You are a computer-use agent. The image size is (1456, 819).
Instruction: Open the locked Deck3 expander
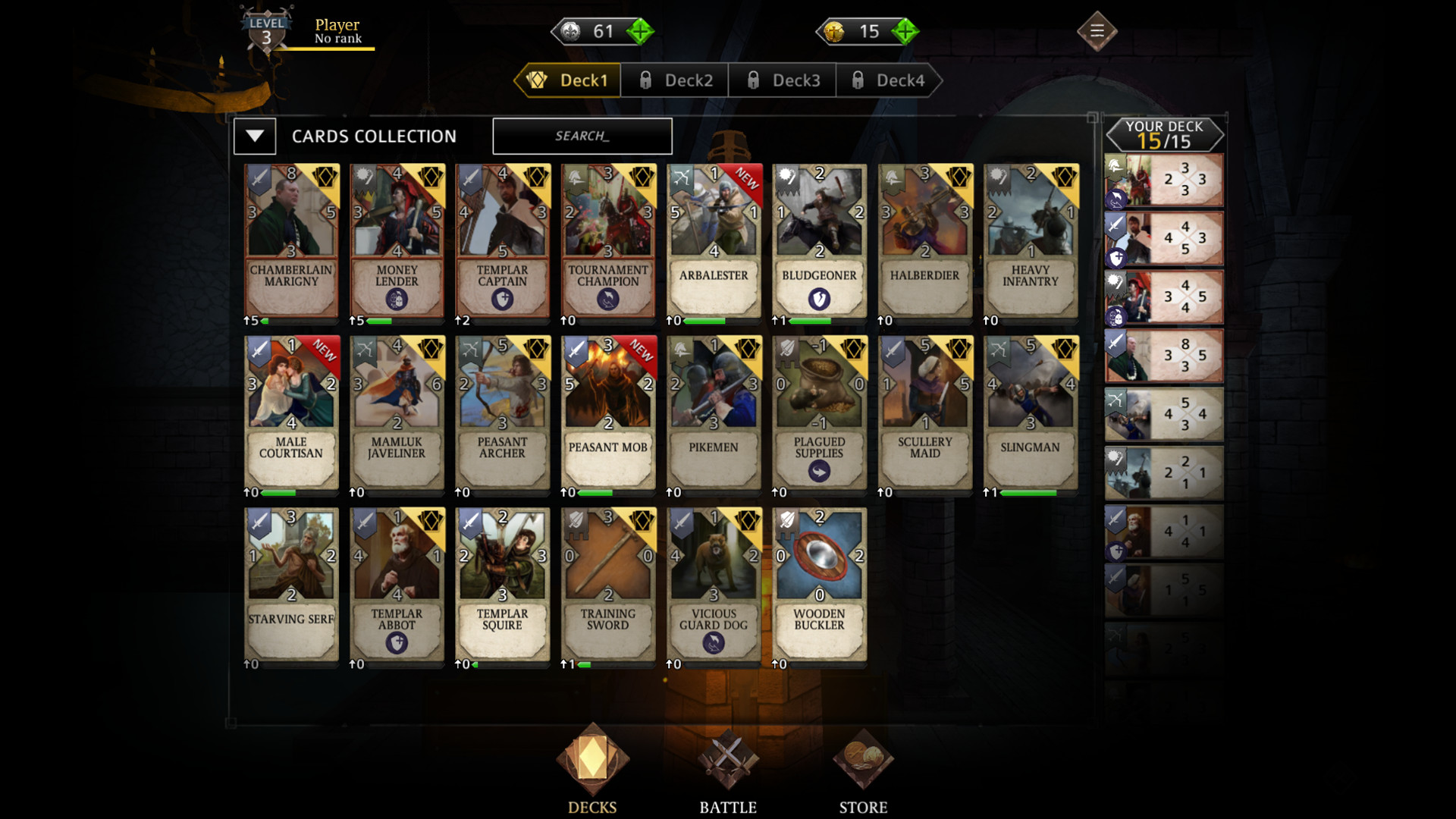[x=781, y=80]
